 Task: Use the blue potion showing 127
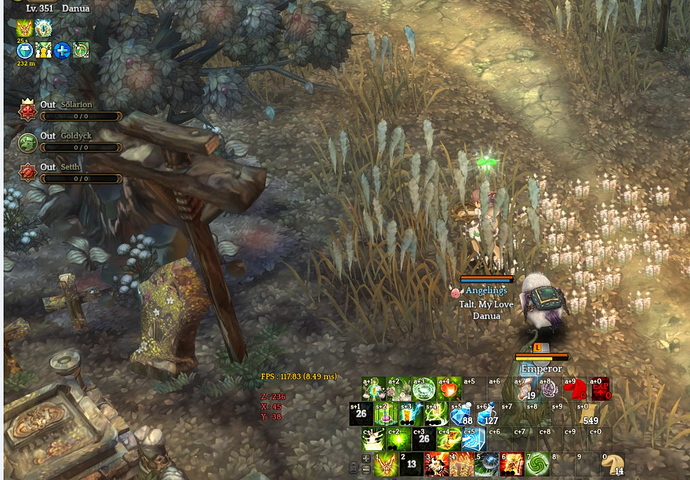[487, 414]
